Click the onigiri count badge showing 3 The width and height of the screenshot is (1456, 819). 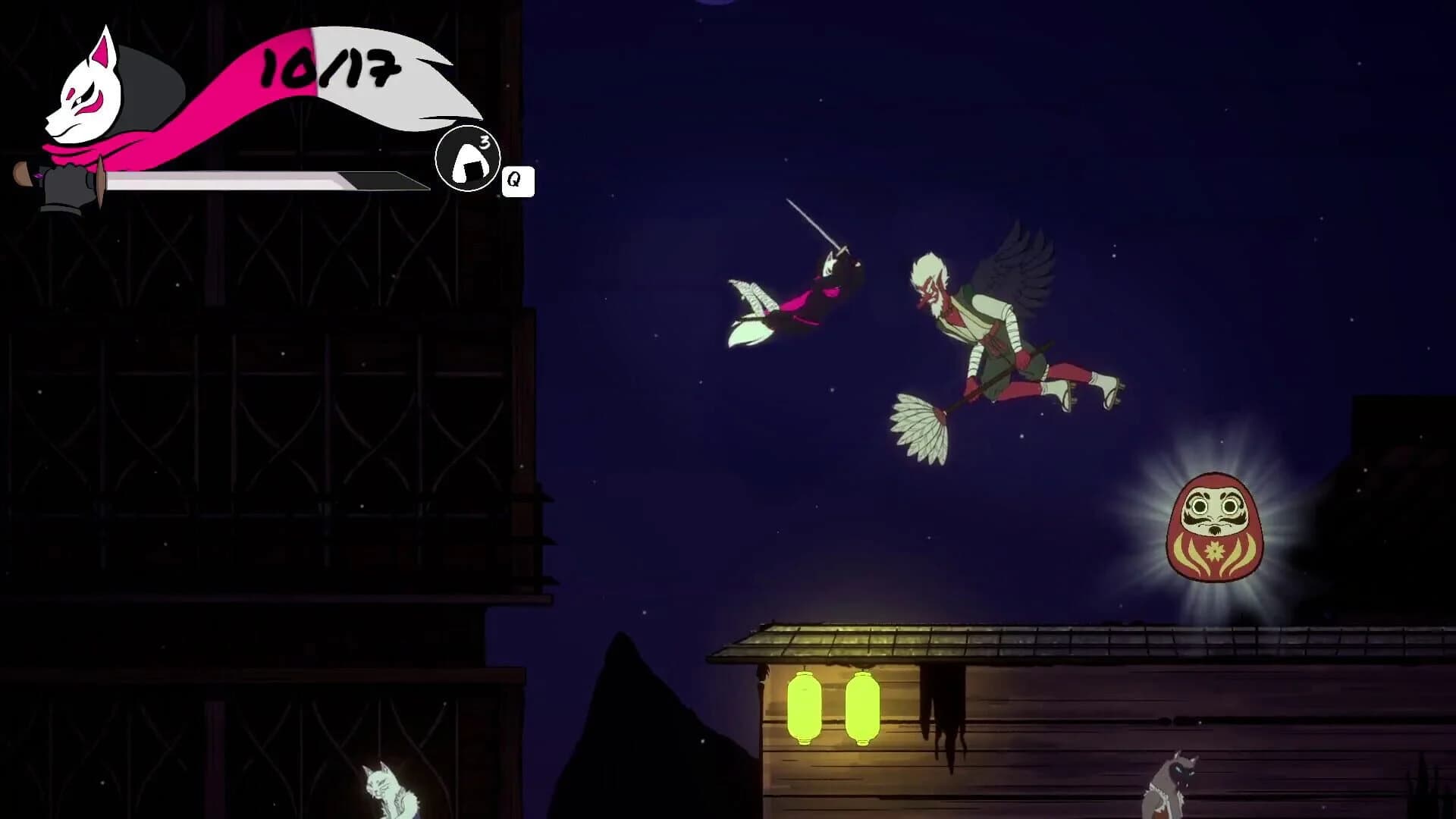(484, 140)
